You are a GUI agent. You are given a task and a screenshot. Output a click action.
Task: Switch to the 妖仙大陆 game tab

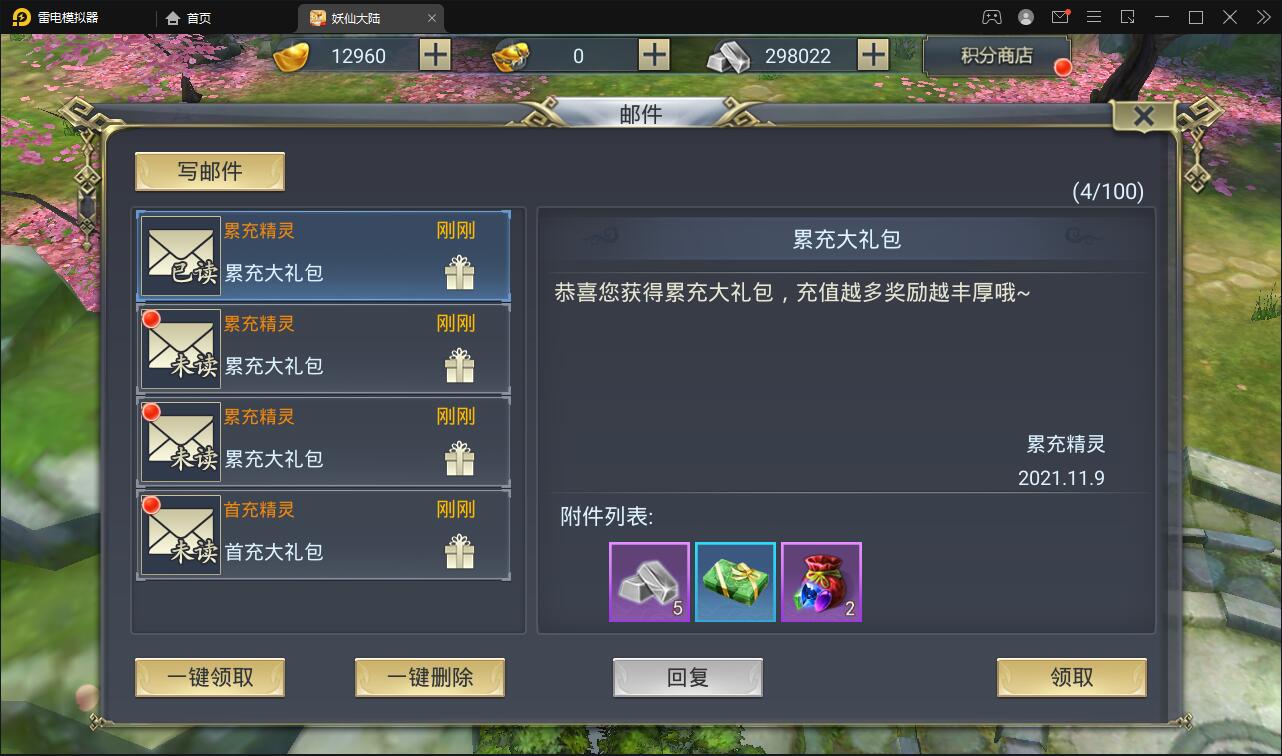click(357, 17)
